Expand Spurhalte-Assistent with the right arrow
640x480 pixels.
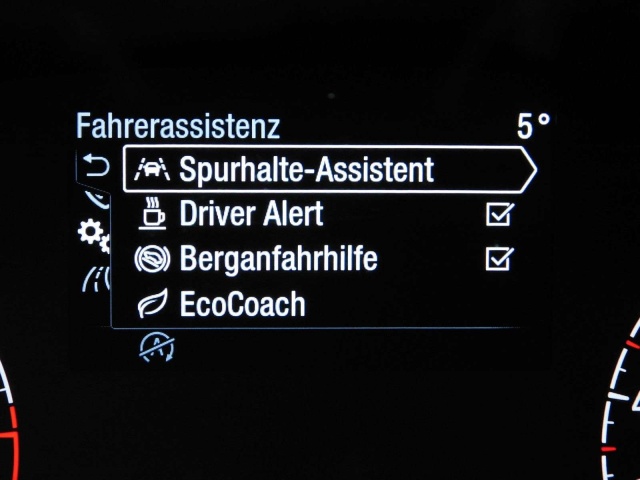(526, 170)
